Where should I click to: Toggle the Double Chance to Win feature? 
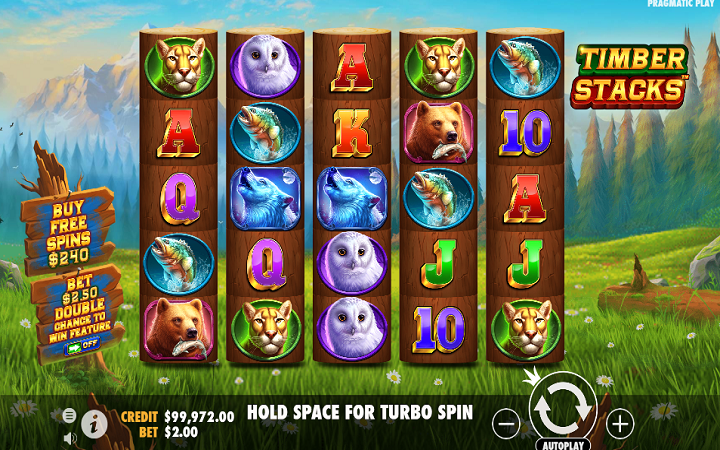[x=82, y=346]
